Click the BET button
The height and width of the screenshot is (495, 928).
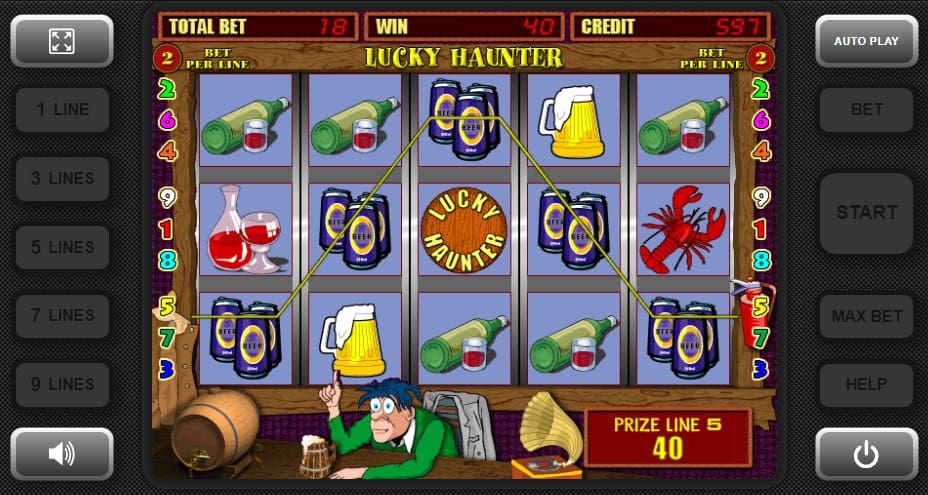coord(866,110)
